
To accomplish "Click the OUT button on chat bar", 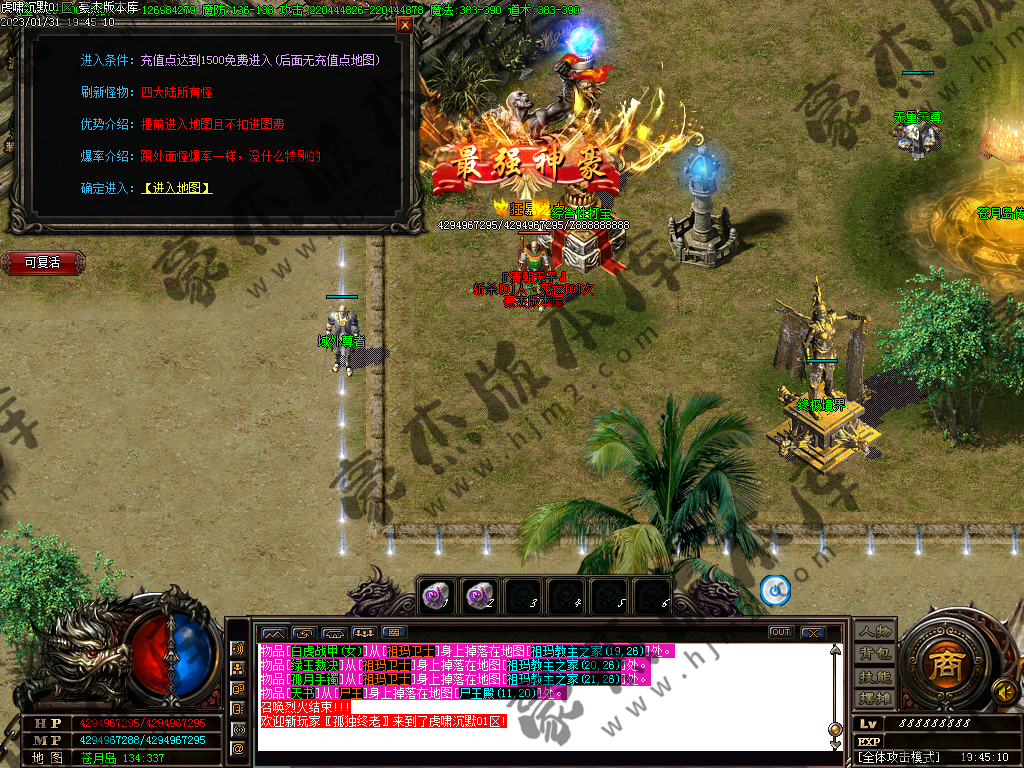I will [x=781, y=632].
